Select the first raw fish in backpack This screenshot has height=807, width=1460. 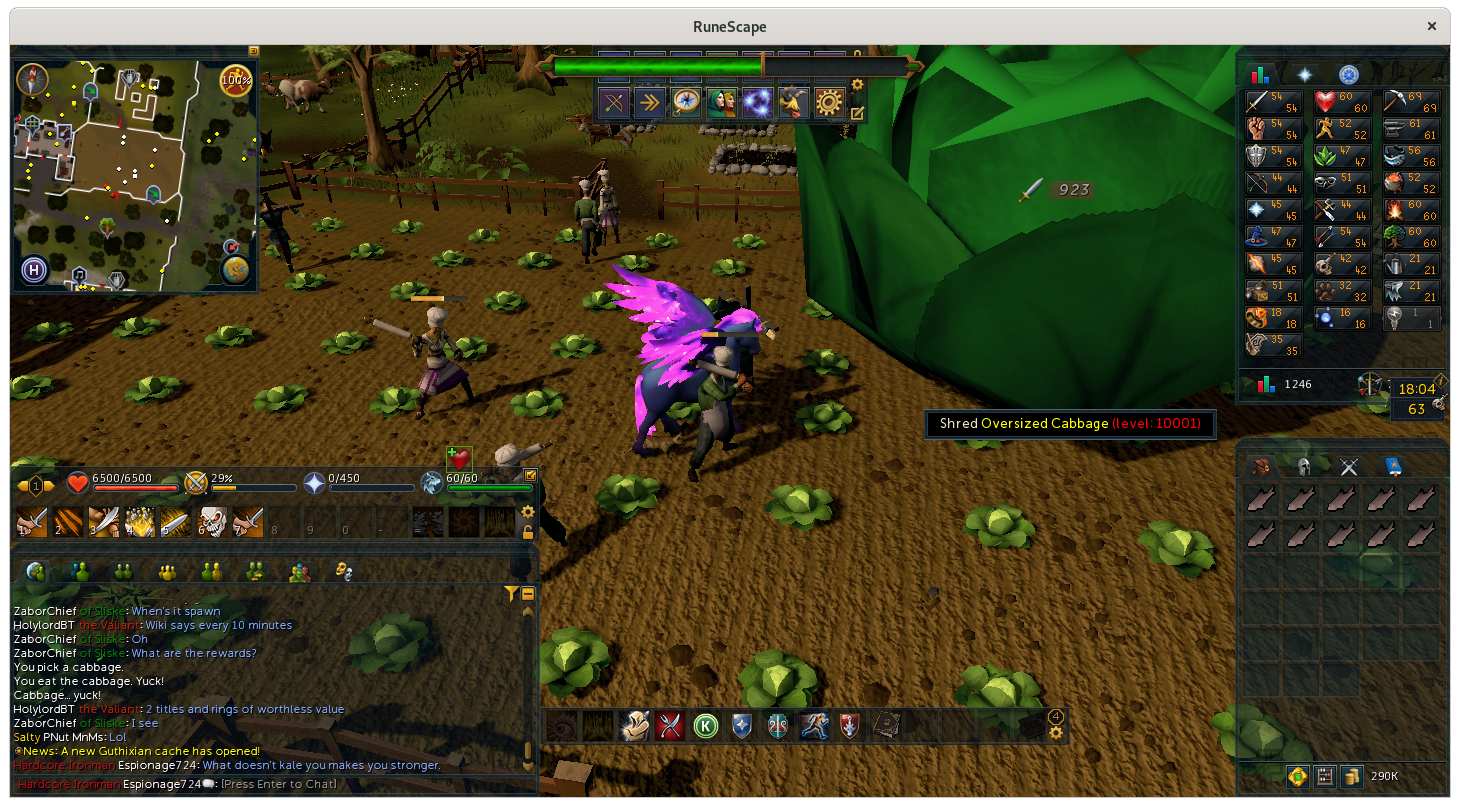pyautogui.click(x=1262, y=499)
